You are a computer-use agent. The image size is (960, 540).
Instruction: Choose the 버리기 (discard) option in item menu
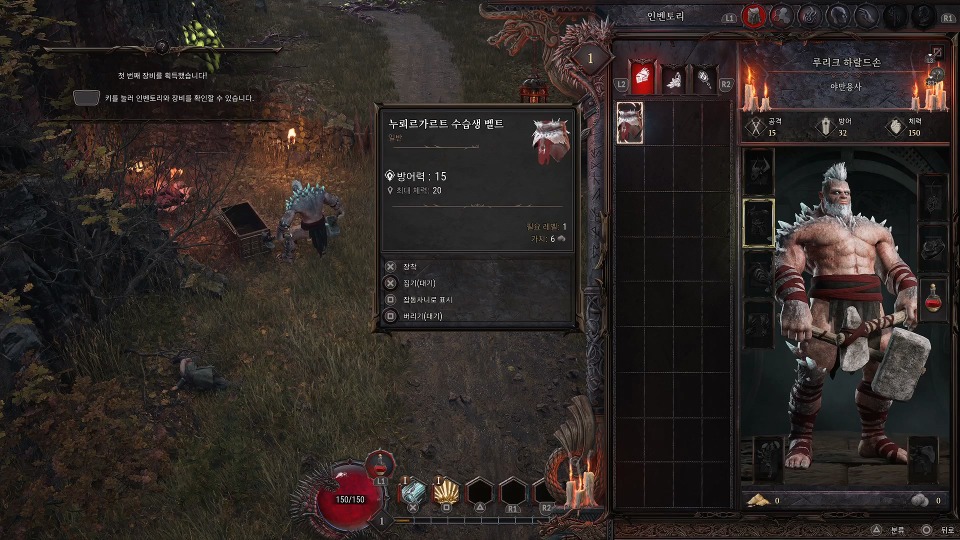coord(419,316)
